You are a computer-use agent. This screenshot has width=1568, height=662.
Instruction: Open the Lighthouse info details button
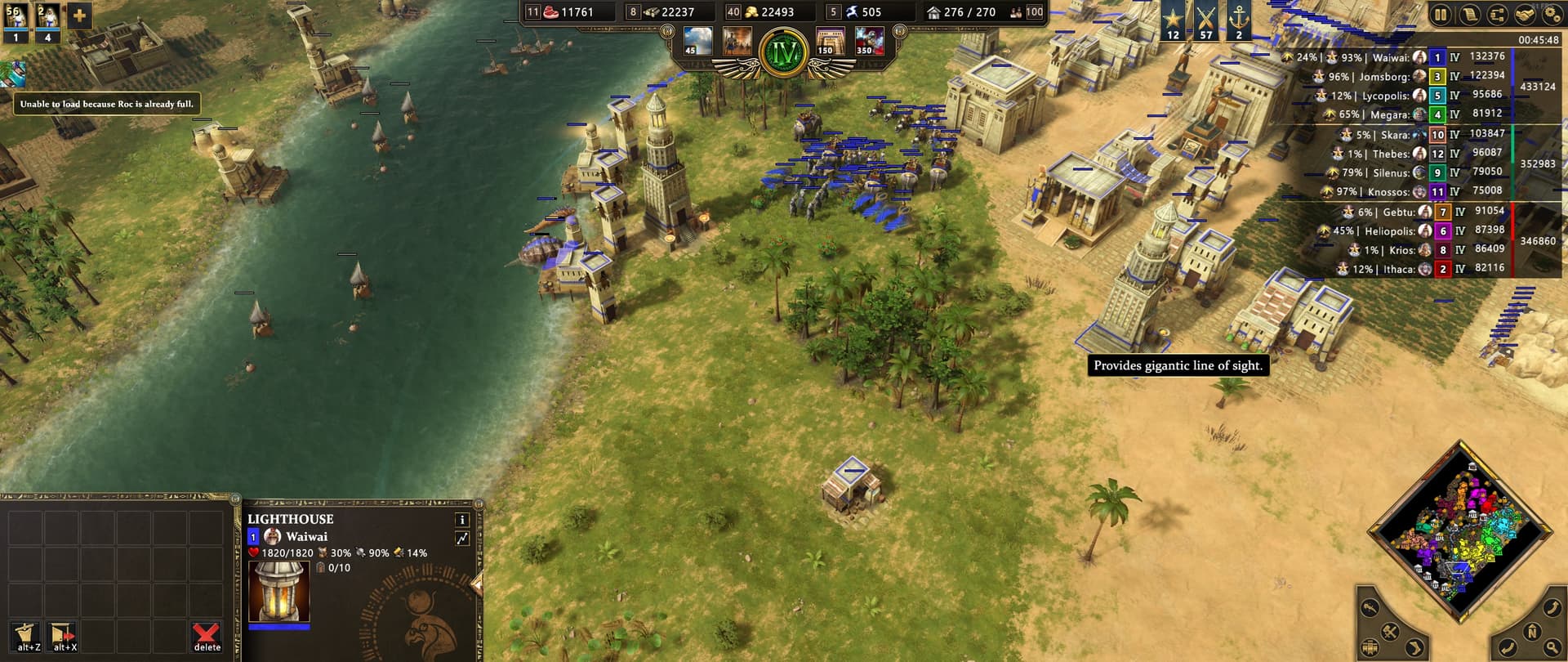point(462,520)
